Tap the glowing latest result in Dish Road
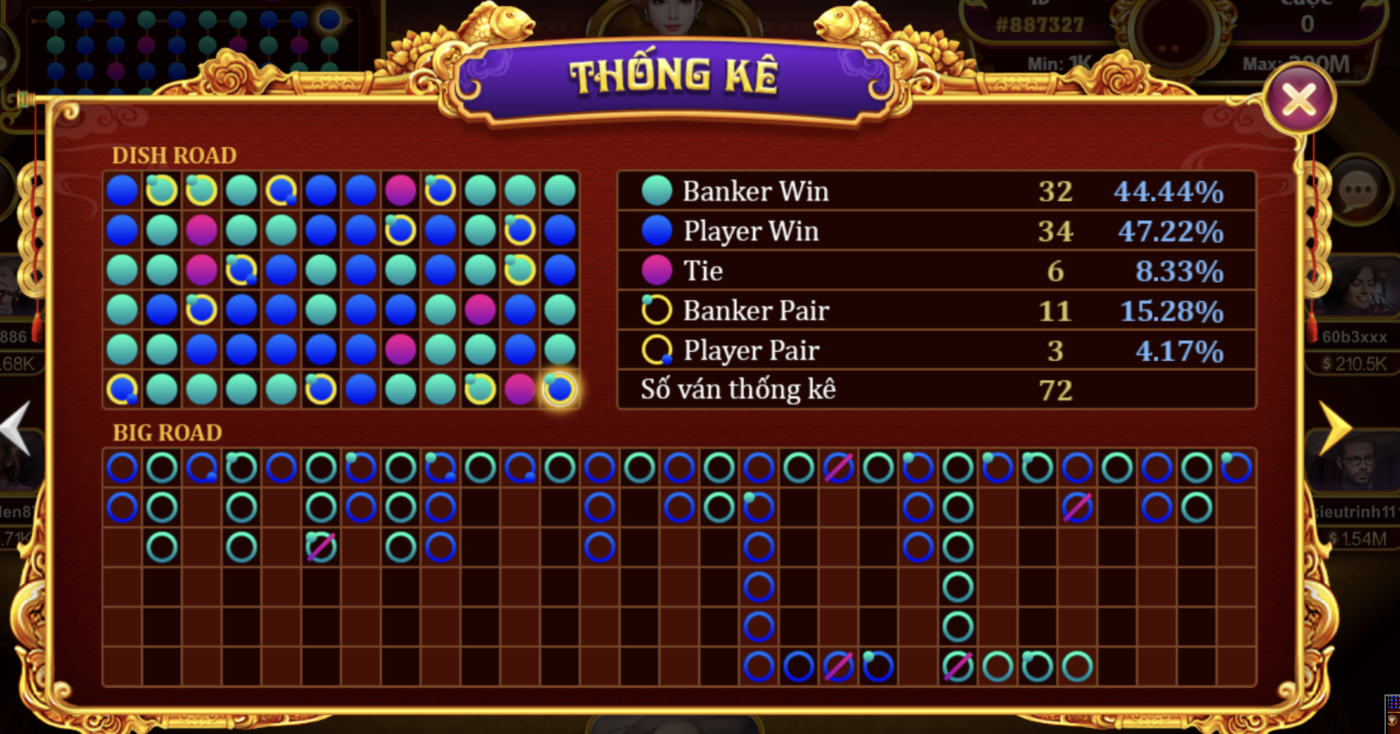The height and width of the screenshot is (734, 1400). coord(558,388)
